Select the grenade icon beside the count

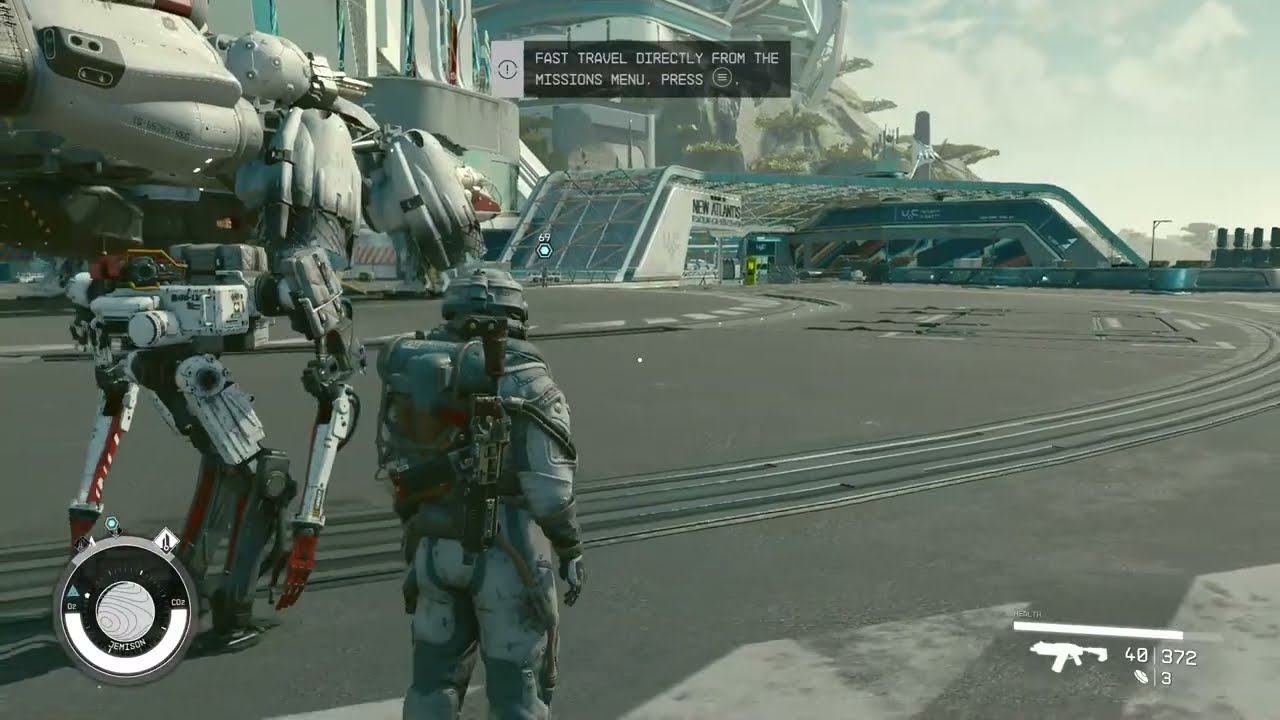[1142, 677]
